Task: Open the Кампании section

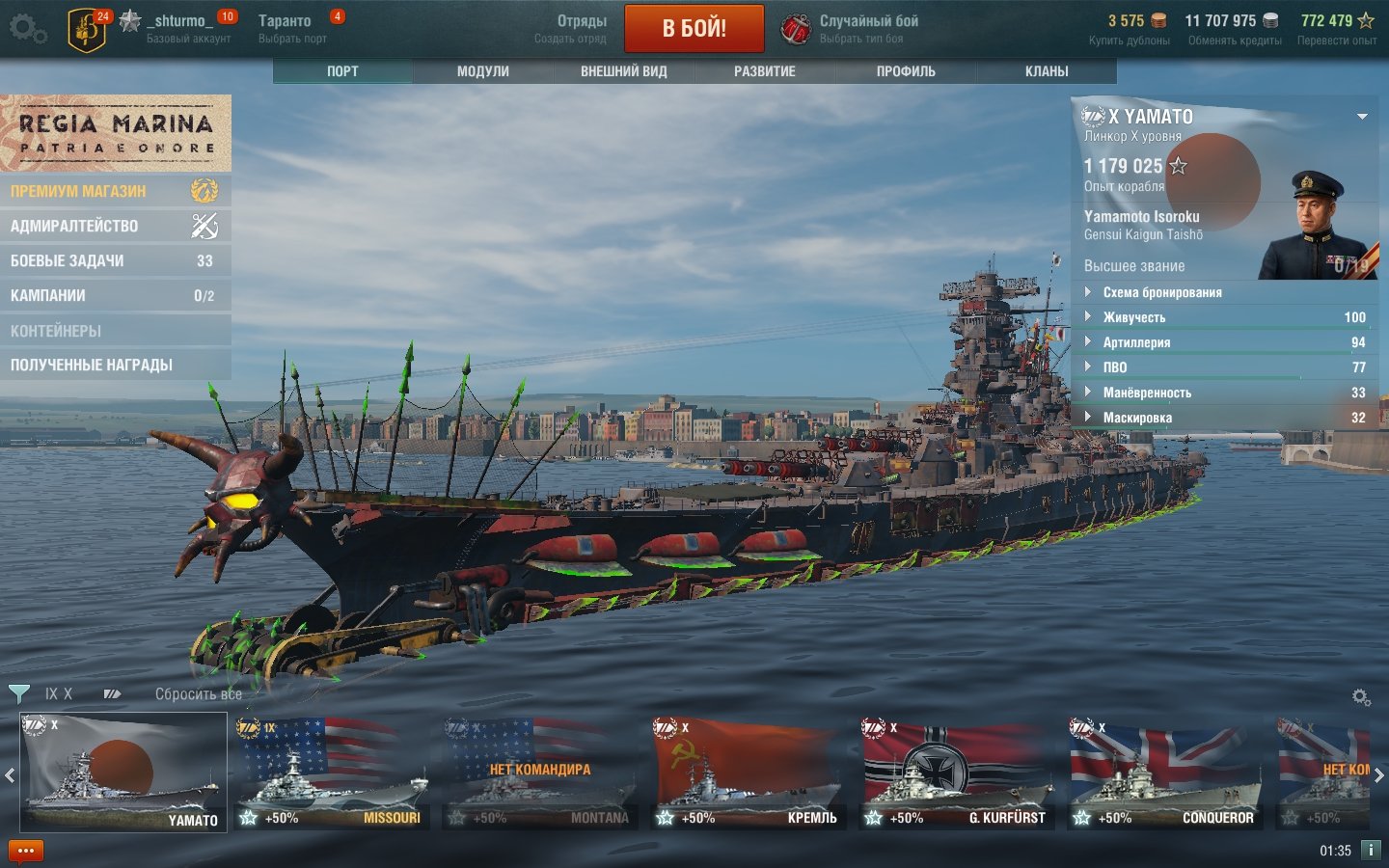Action: coord(115,295)
